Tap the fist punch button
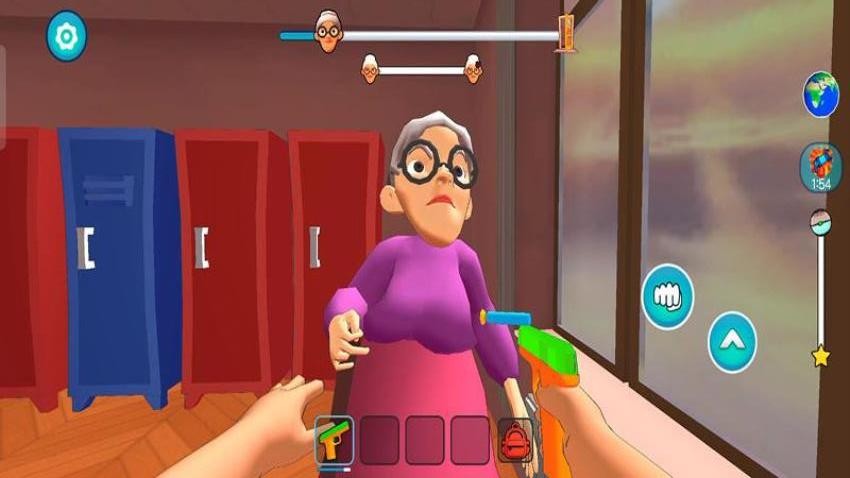 click(x=668, y=295)
